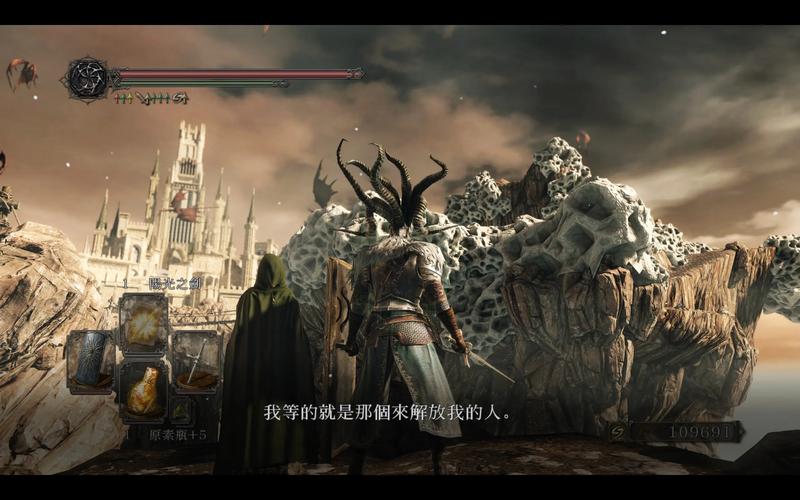Click the status effect icons under the stamina bar

[x=152, y=98]
